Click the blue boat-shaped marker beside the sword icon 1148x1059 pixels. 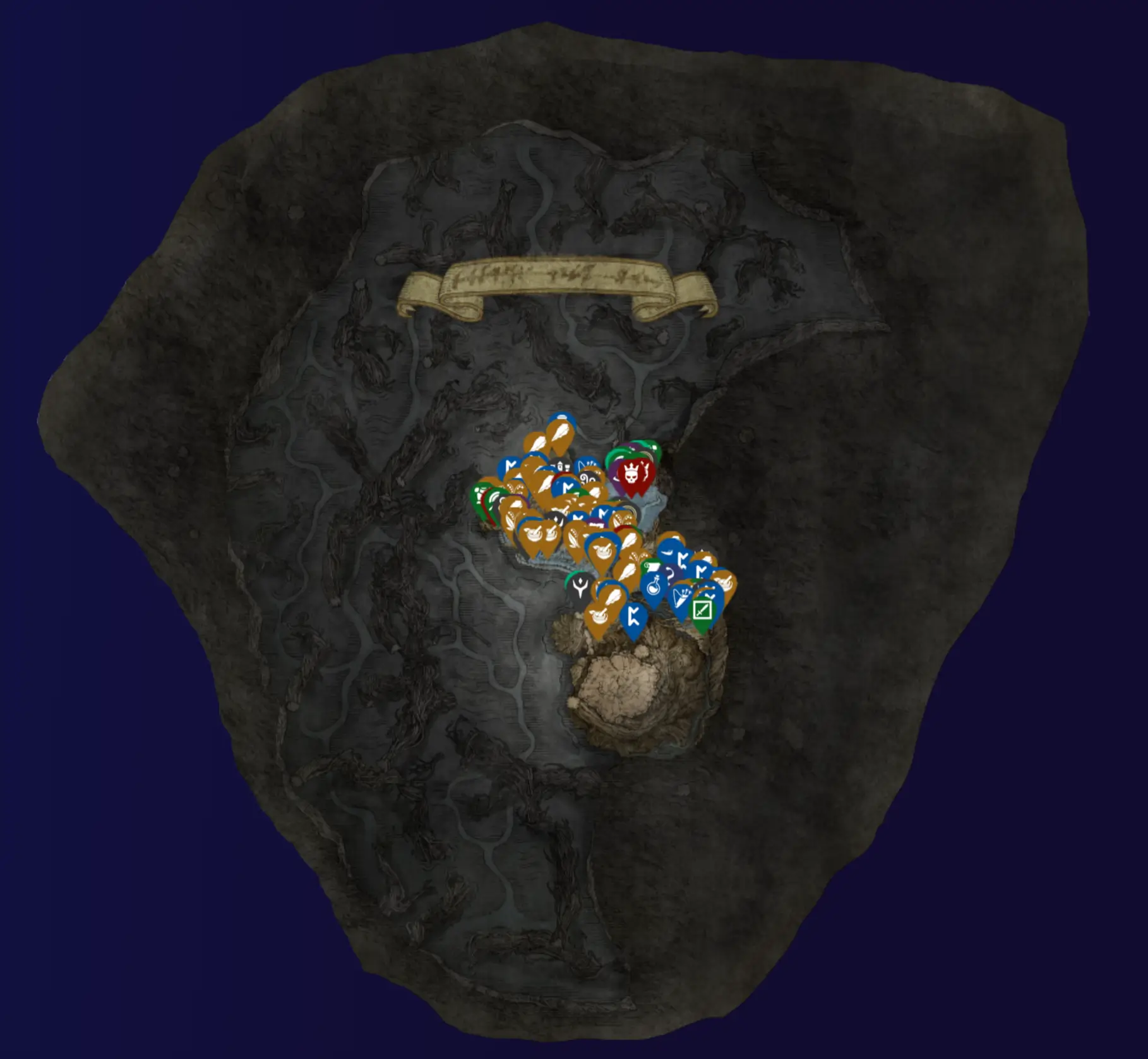click(x=681, y=596)
